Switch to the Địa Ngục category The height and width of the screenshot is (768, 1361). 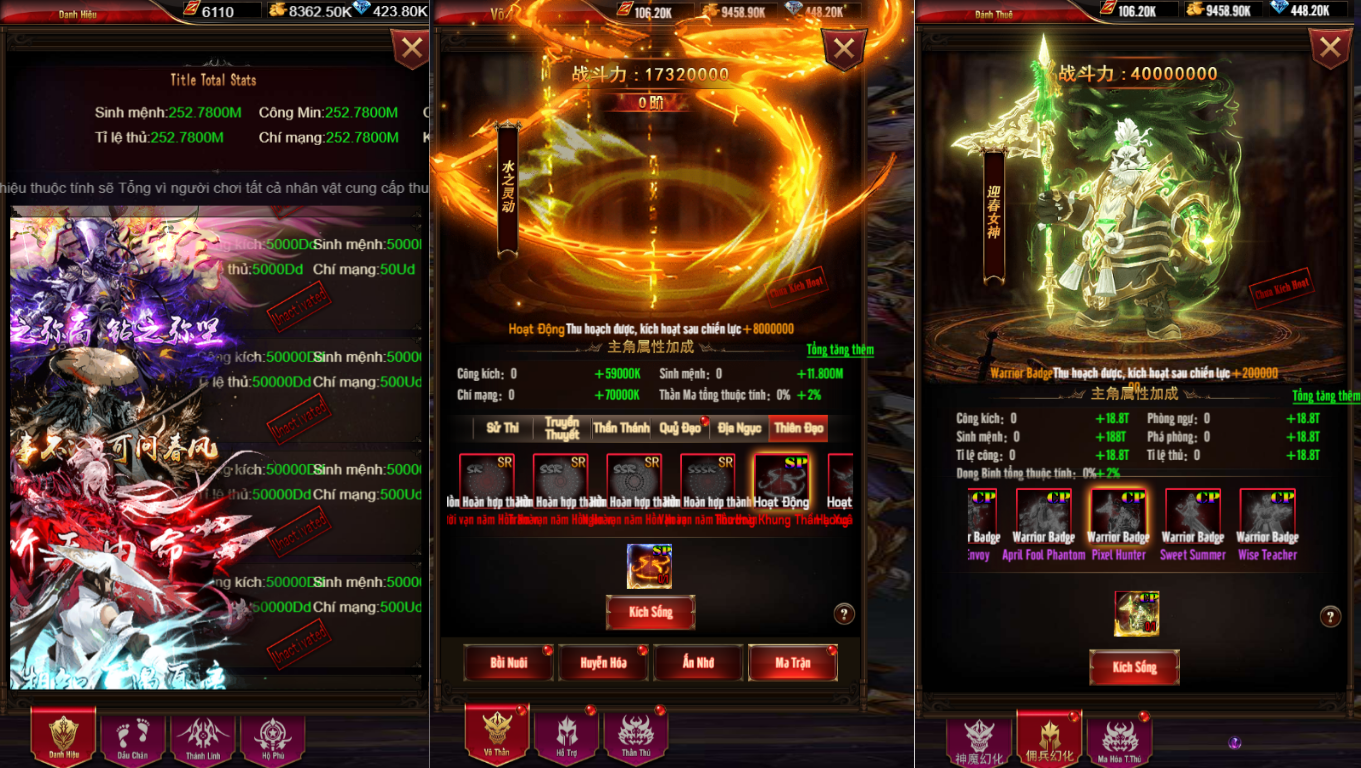[x=739, y=428]
